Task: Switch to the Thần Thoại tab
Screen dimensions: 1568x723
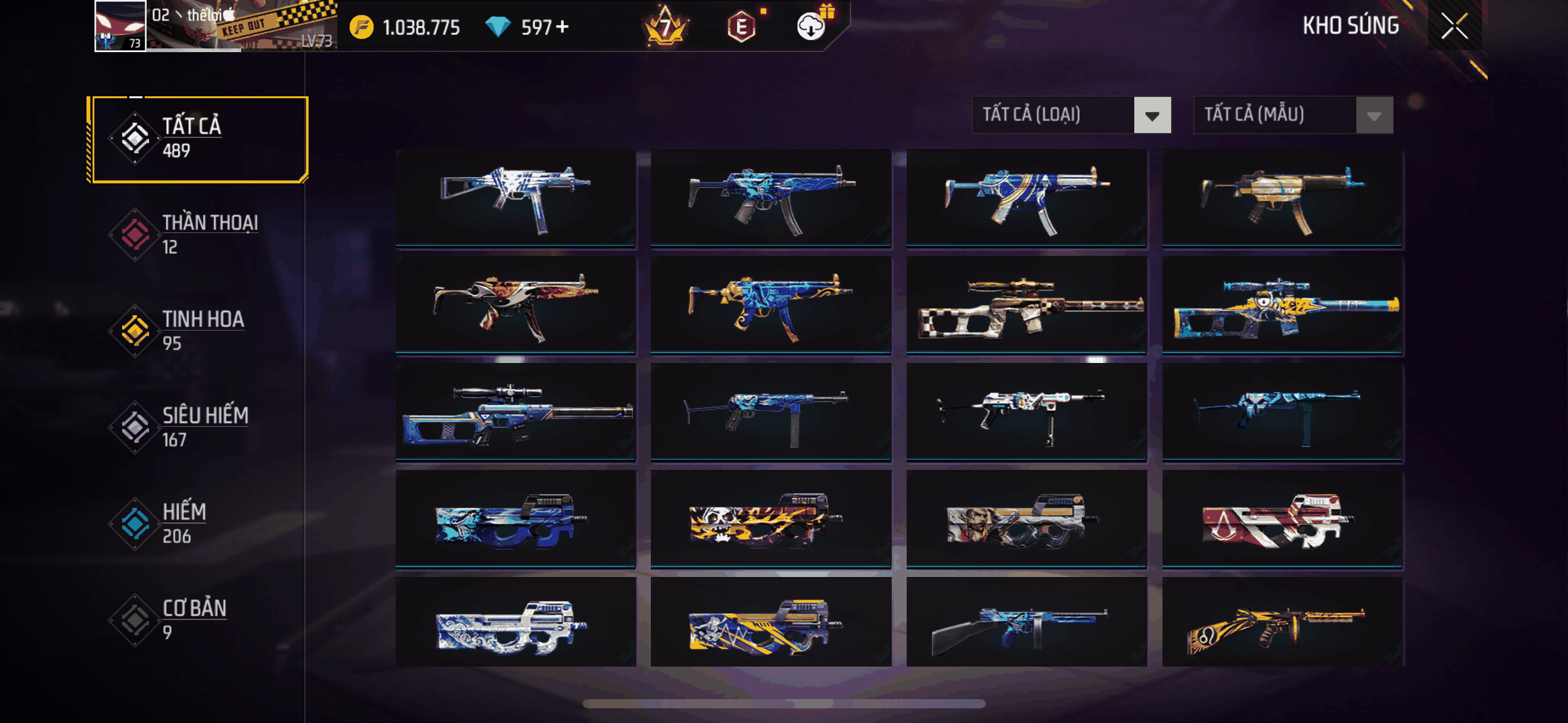Action: [x=198, y=234]
